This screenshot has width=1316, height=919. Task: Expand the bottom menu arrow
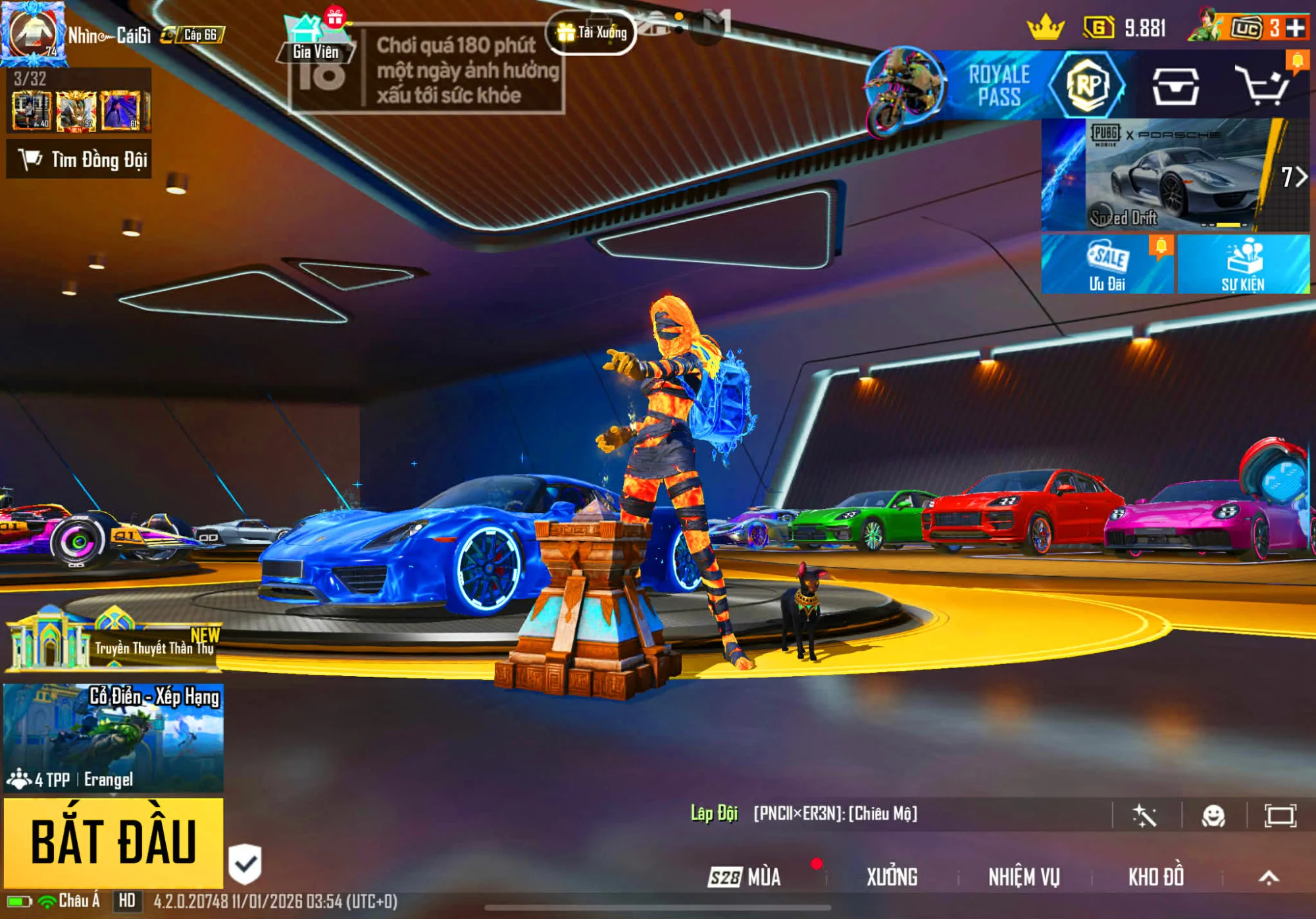(x=1269, y=877)
